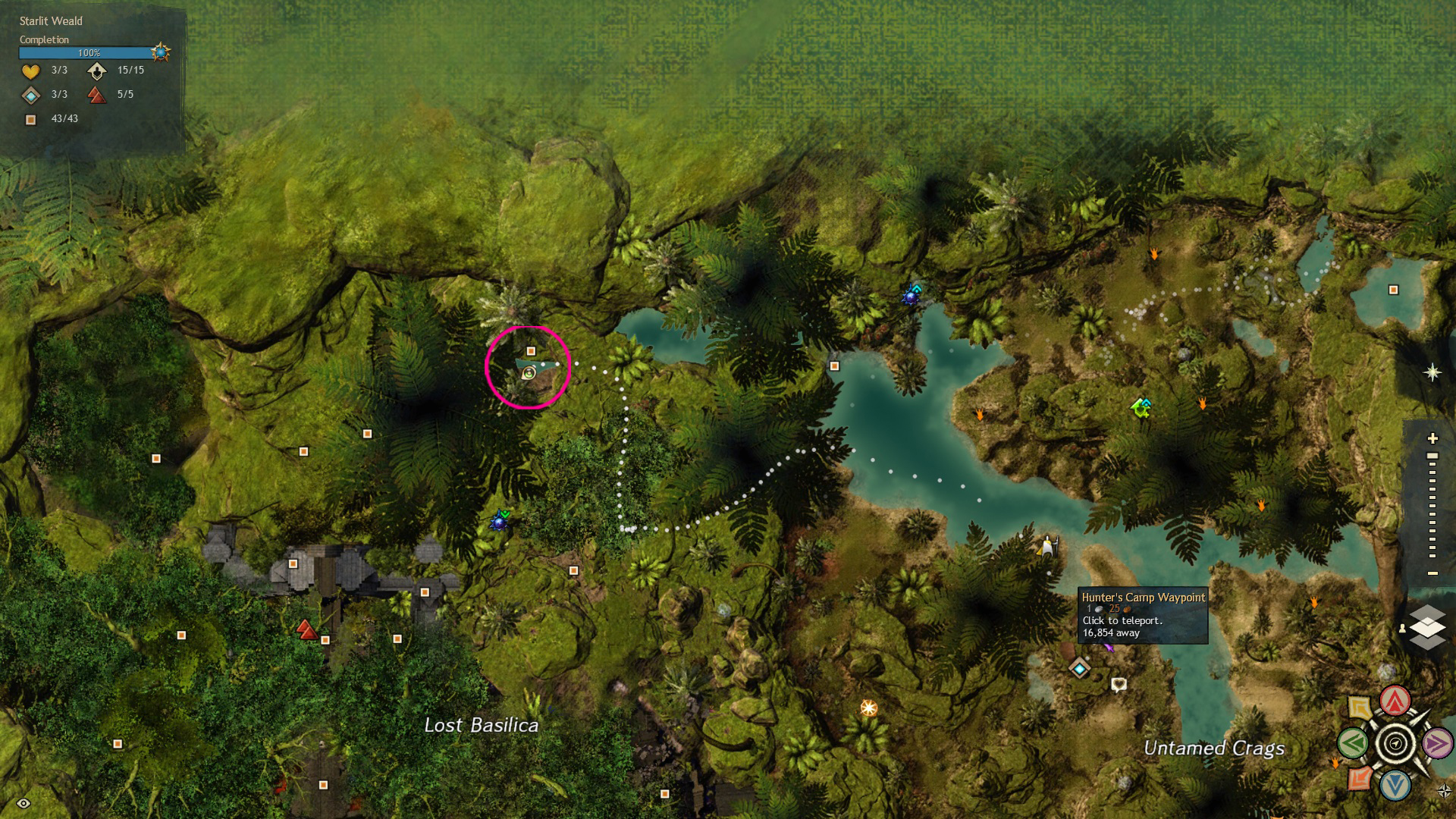This screenshot has width=1456, height=819.
Task: Set zoom to the slider's top handle
Action: point(1432,456)
